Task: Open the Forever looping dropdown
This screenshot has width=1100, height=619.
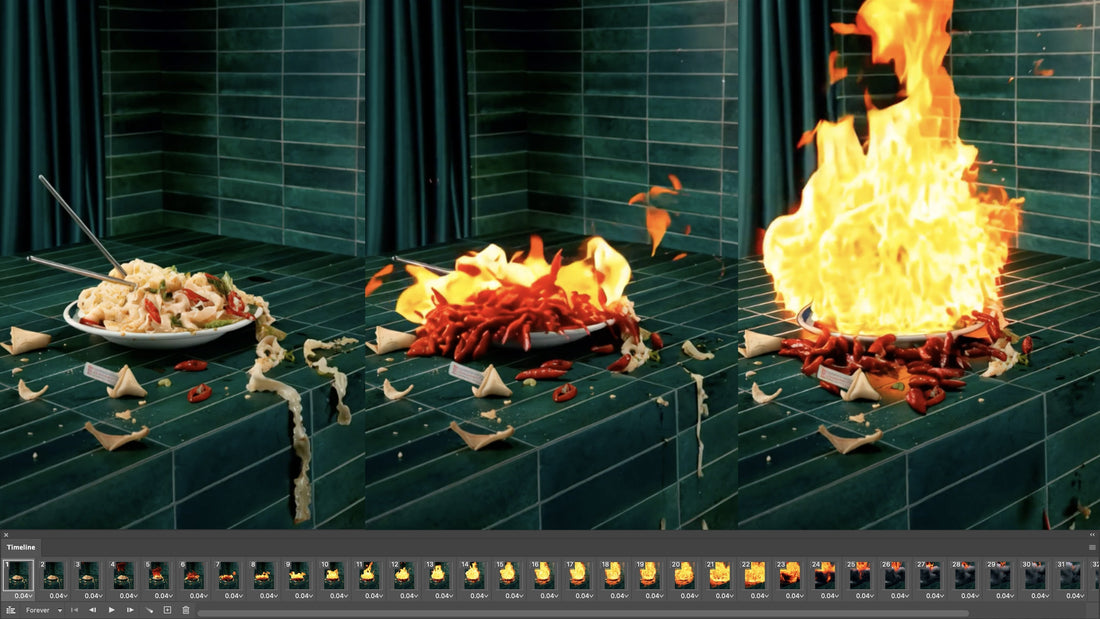Action: 44,610
